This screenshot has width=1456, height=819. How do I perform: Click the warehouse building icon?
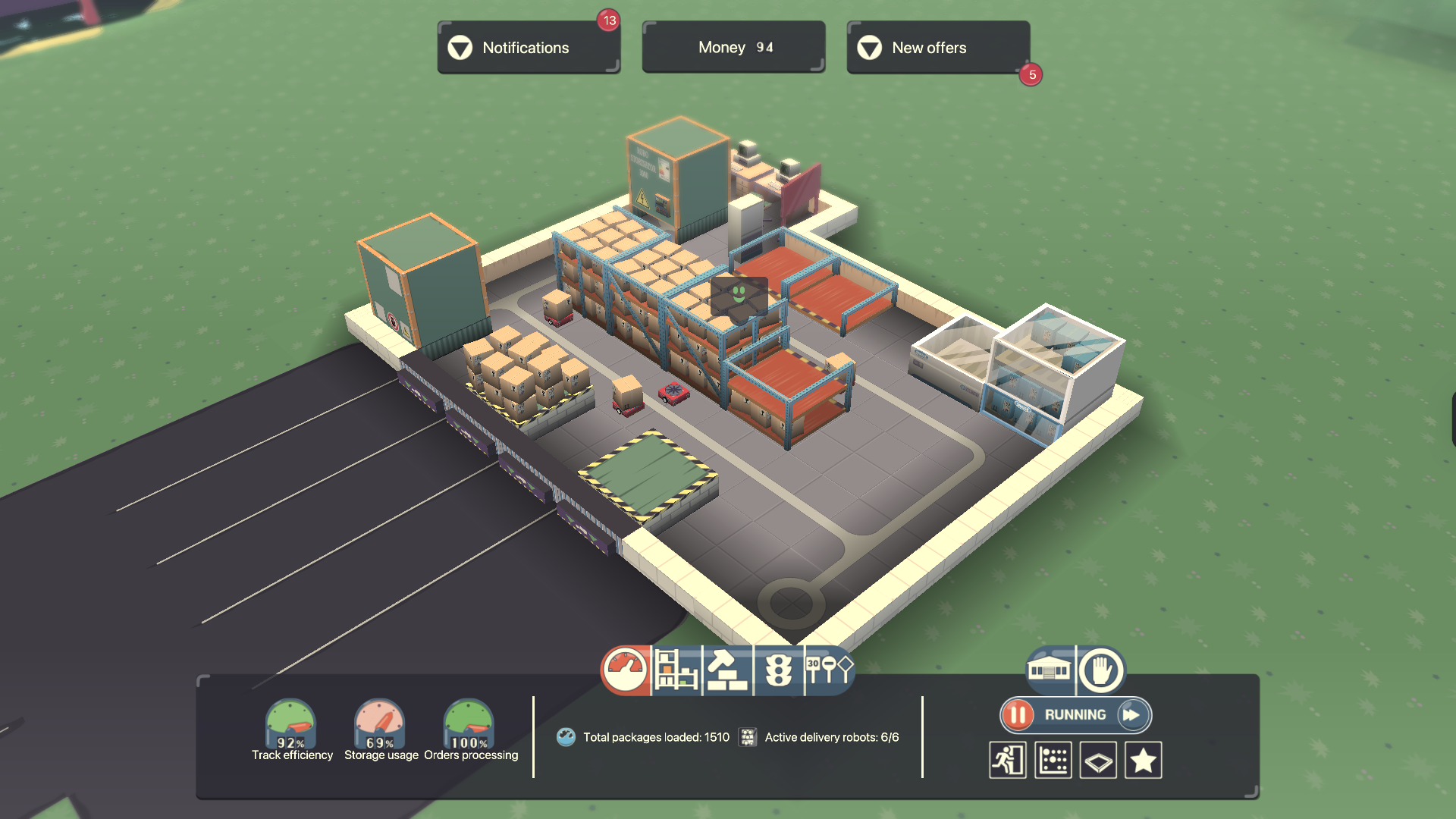tap(1049, 670)
